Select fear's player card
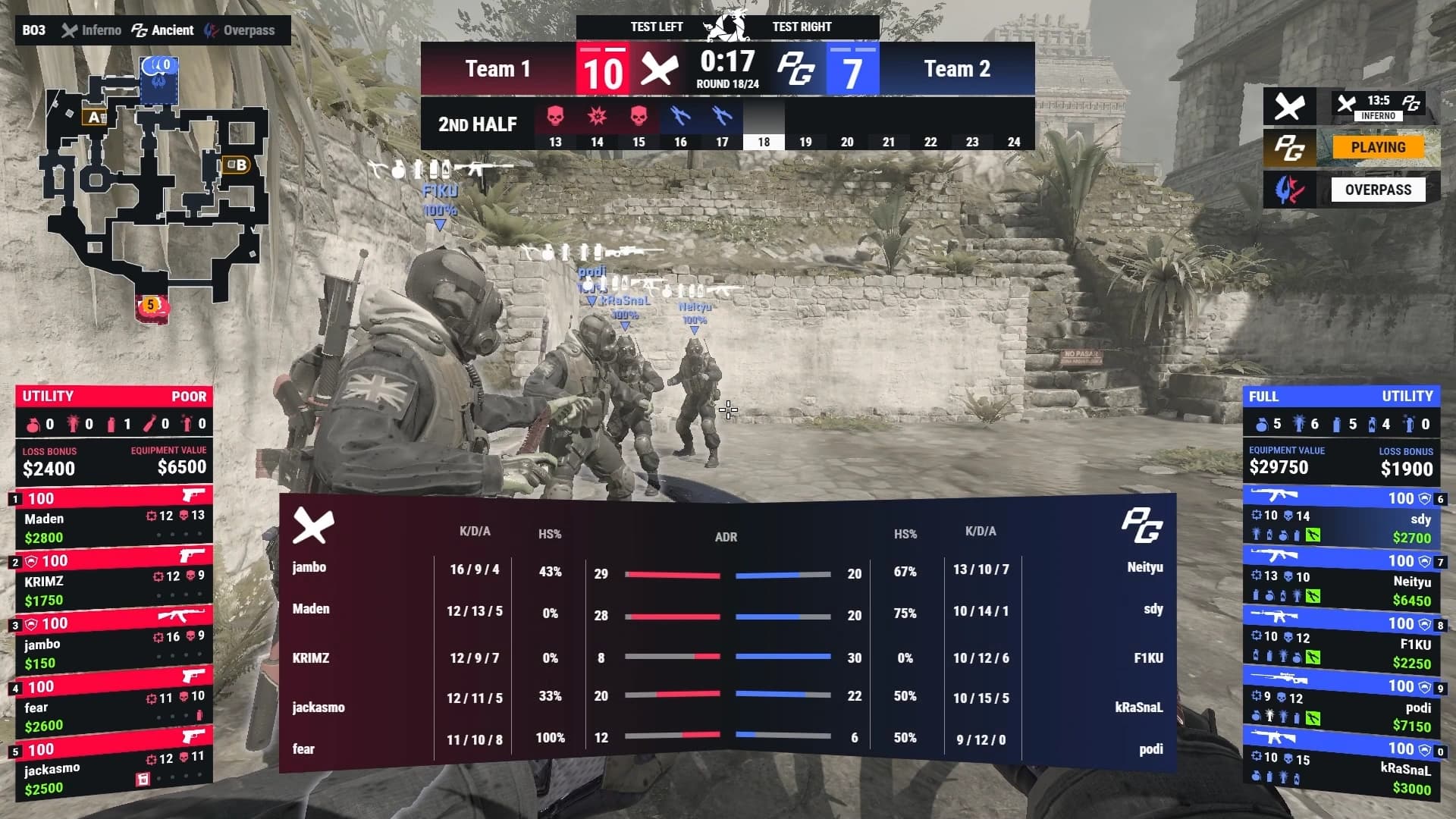This screenshot has width=1456, height=819. click(114, 707)
